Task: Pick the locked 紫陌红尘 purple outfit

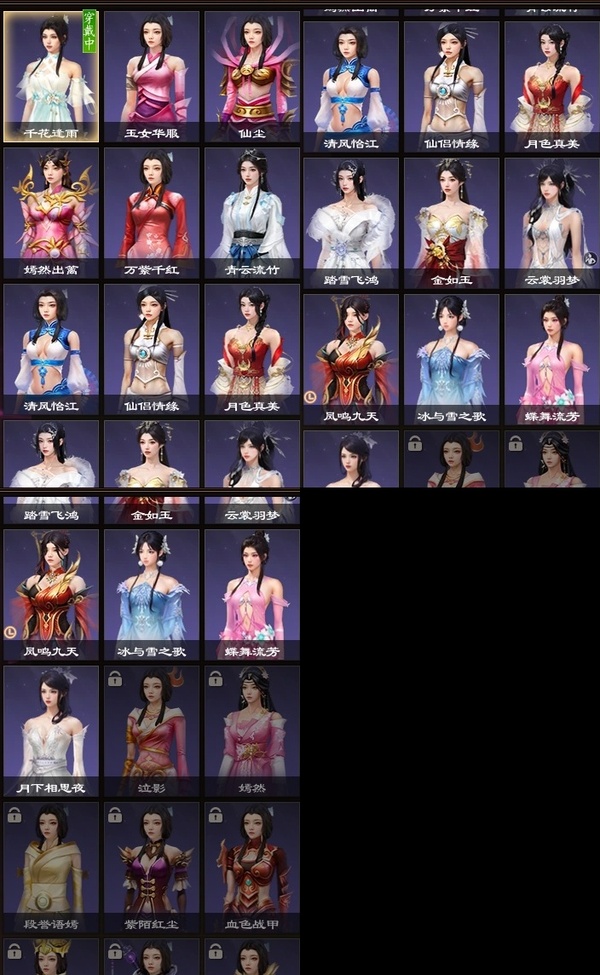Action: (x=152, y=866)
